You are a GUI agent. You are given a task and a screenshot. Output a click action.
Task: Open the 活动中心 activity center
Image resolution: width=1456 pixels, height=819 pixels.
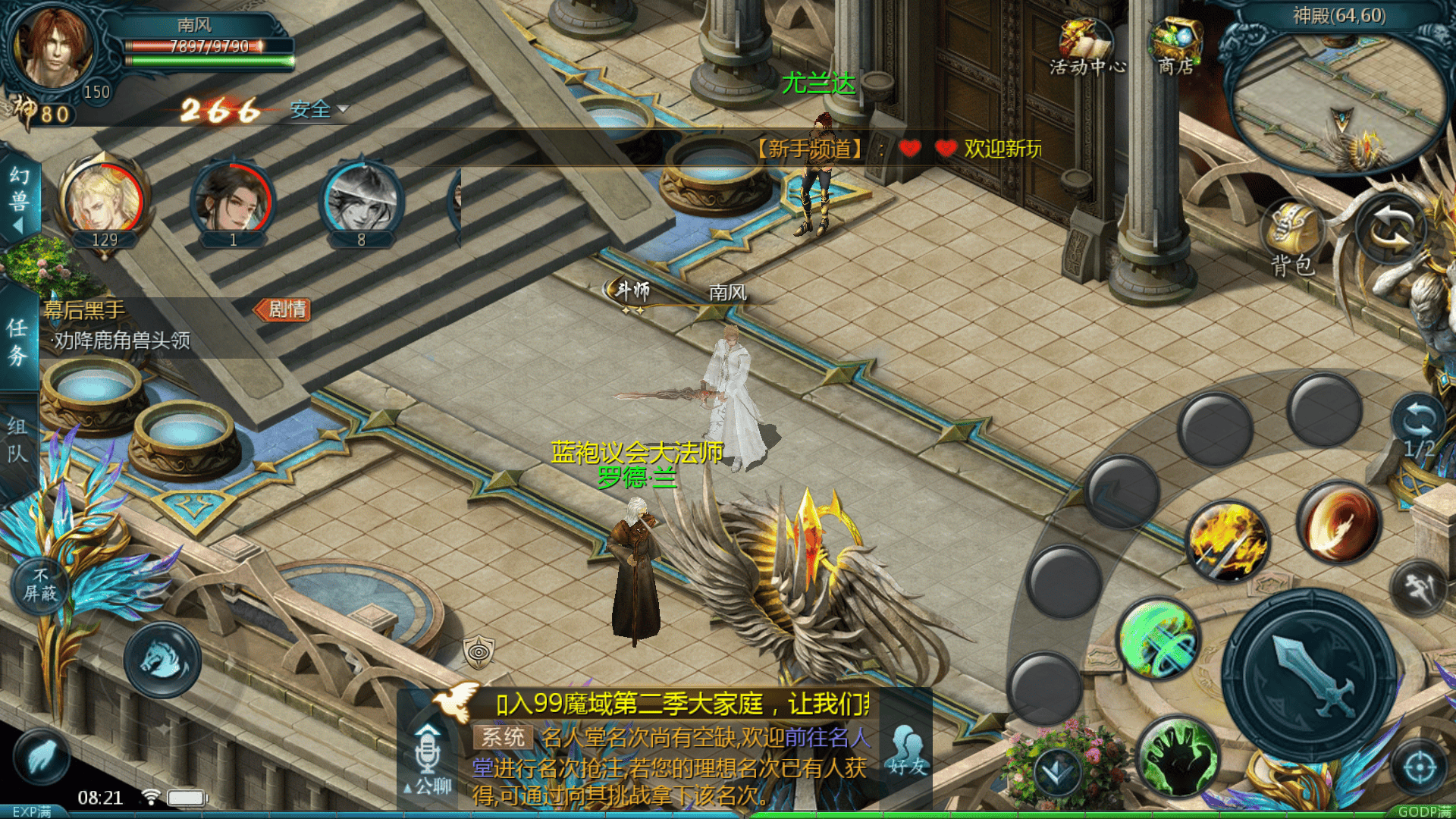tap(1087, 47)
